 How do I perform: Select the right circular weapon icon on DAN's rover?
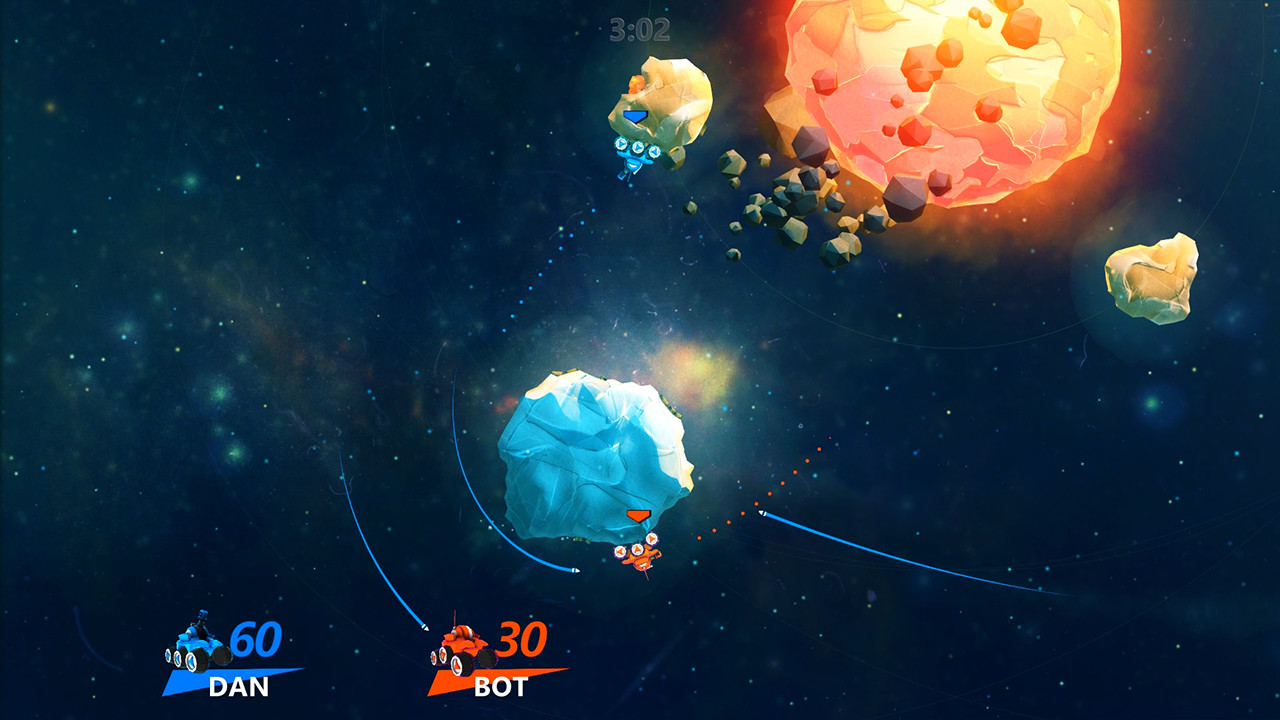tap(654, 152)
